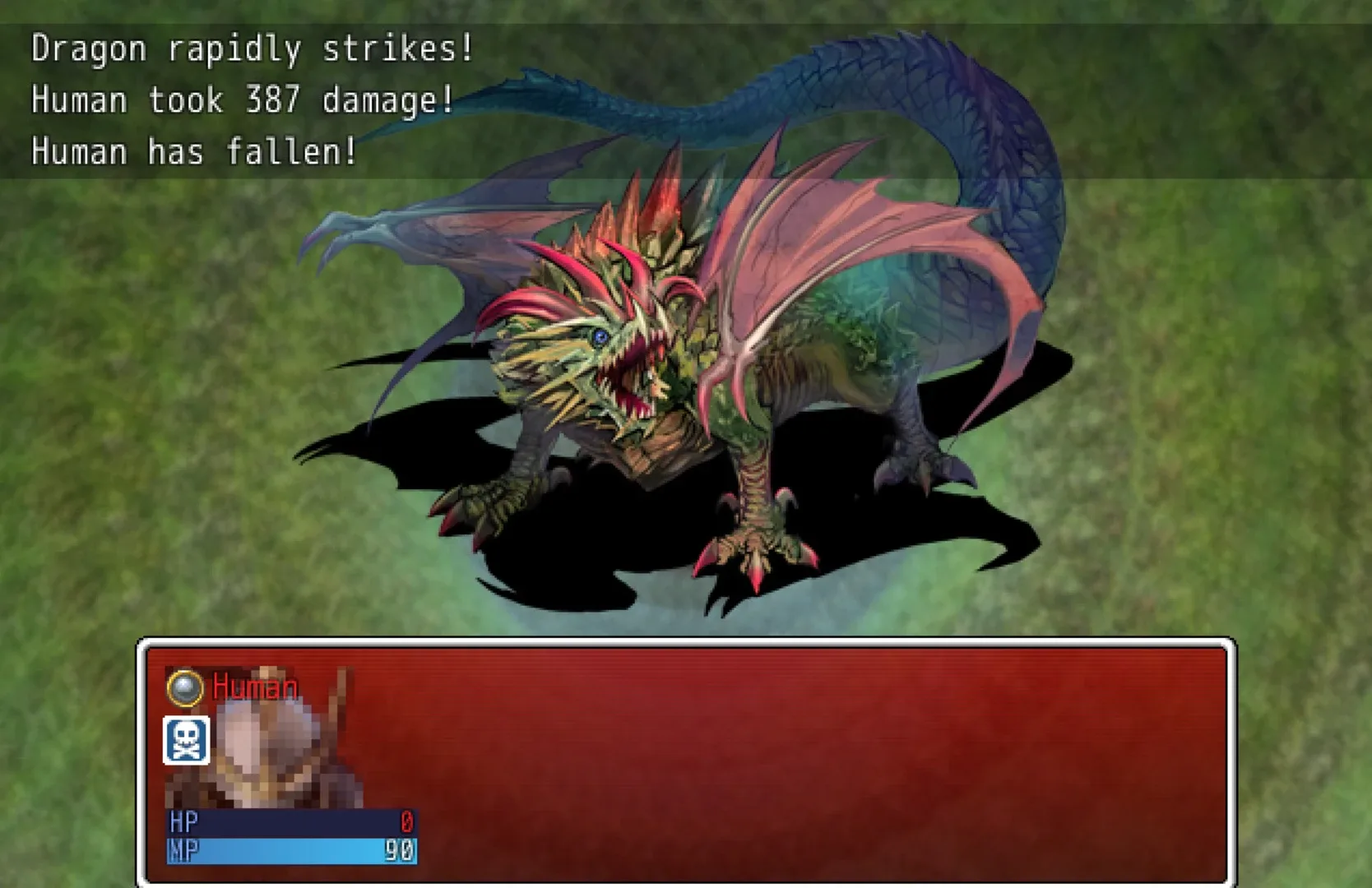Select the line 'Human has fallen!'
The height and width of the screenshot is (888, 1372).
click(x=193, y=150)
